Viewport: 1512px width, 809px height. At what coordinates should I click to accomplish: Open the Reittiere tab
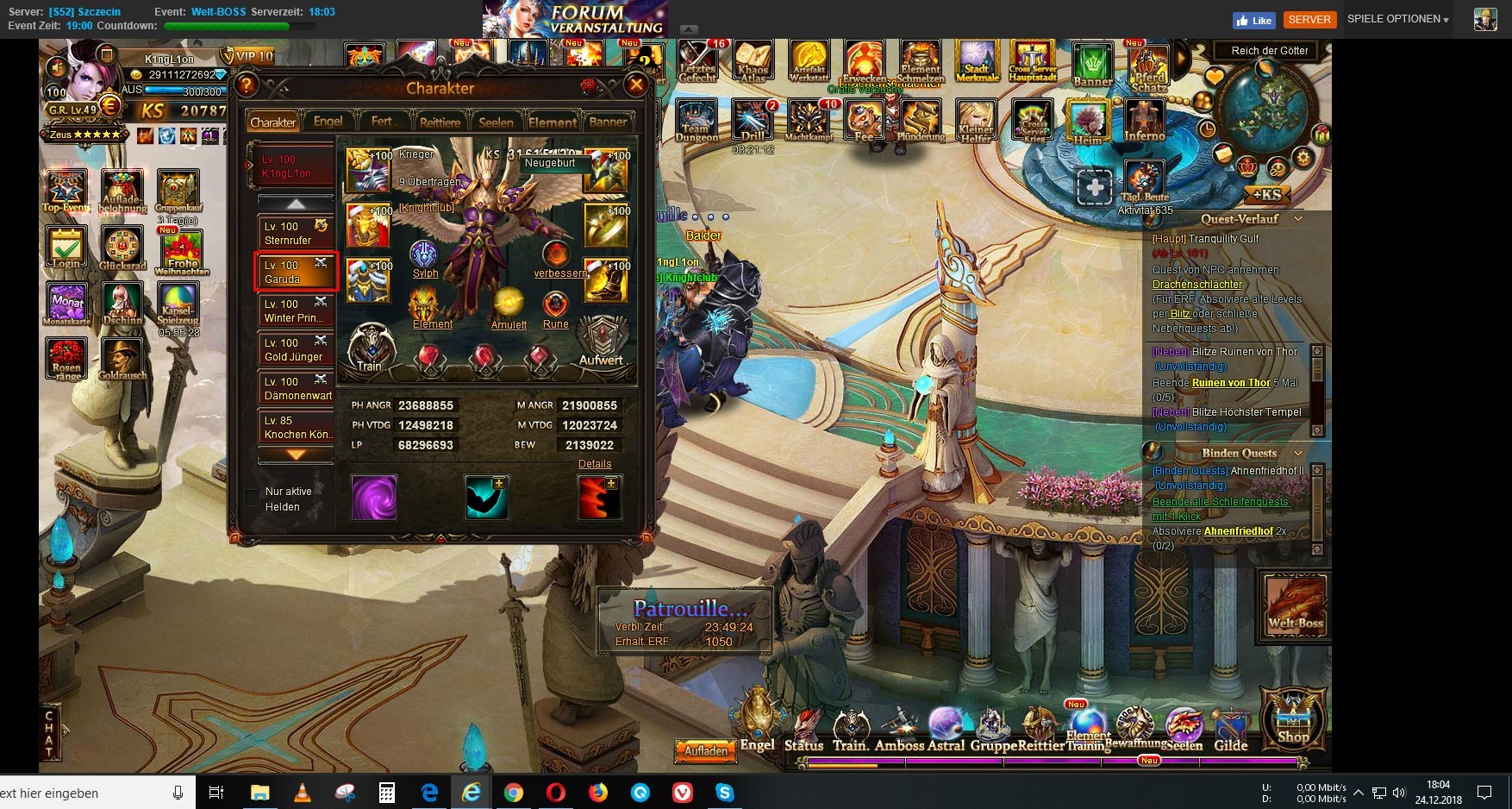(x=440, y=122)
